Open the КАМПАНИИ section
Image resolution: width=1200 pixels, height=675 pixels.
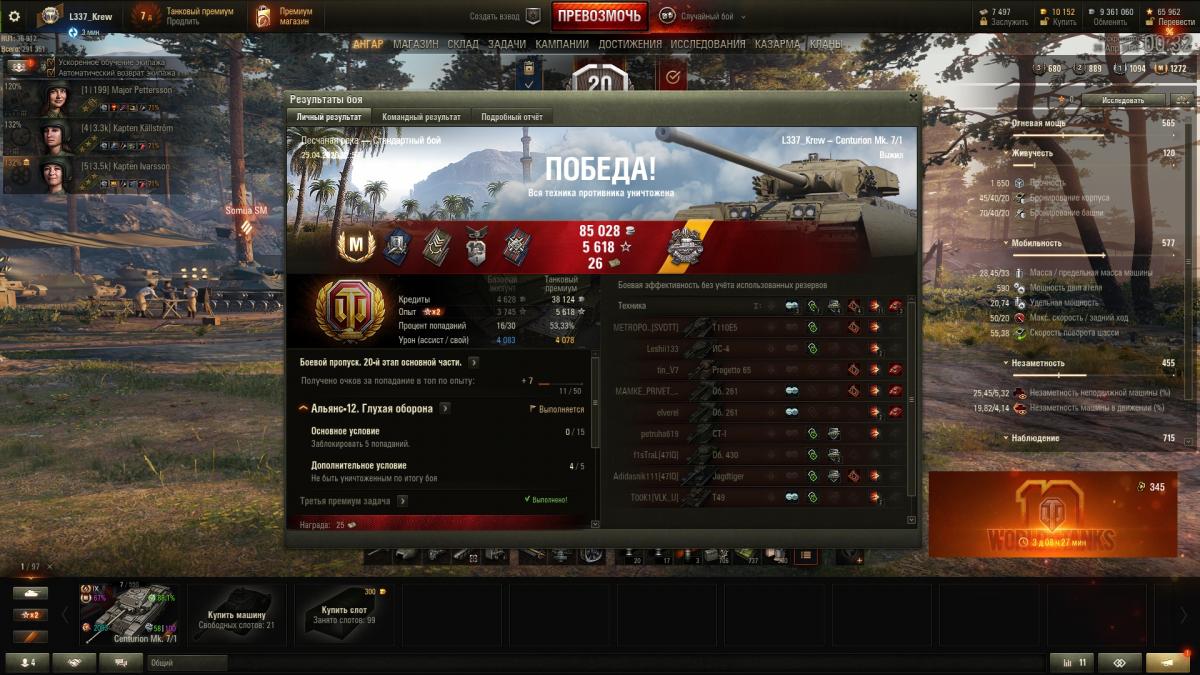coord(562,44)
